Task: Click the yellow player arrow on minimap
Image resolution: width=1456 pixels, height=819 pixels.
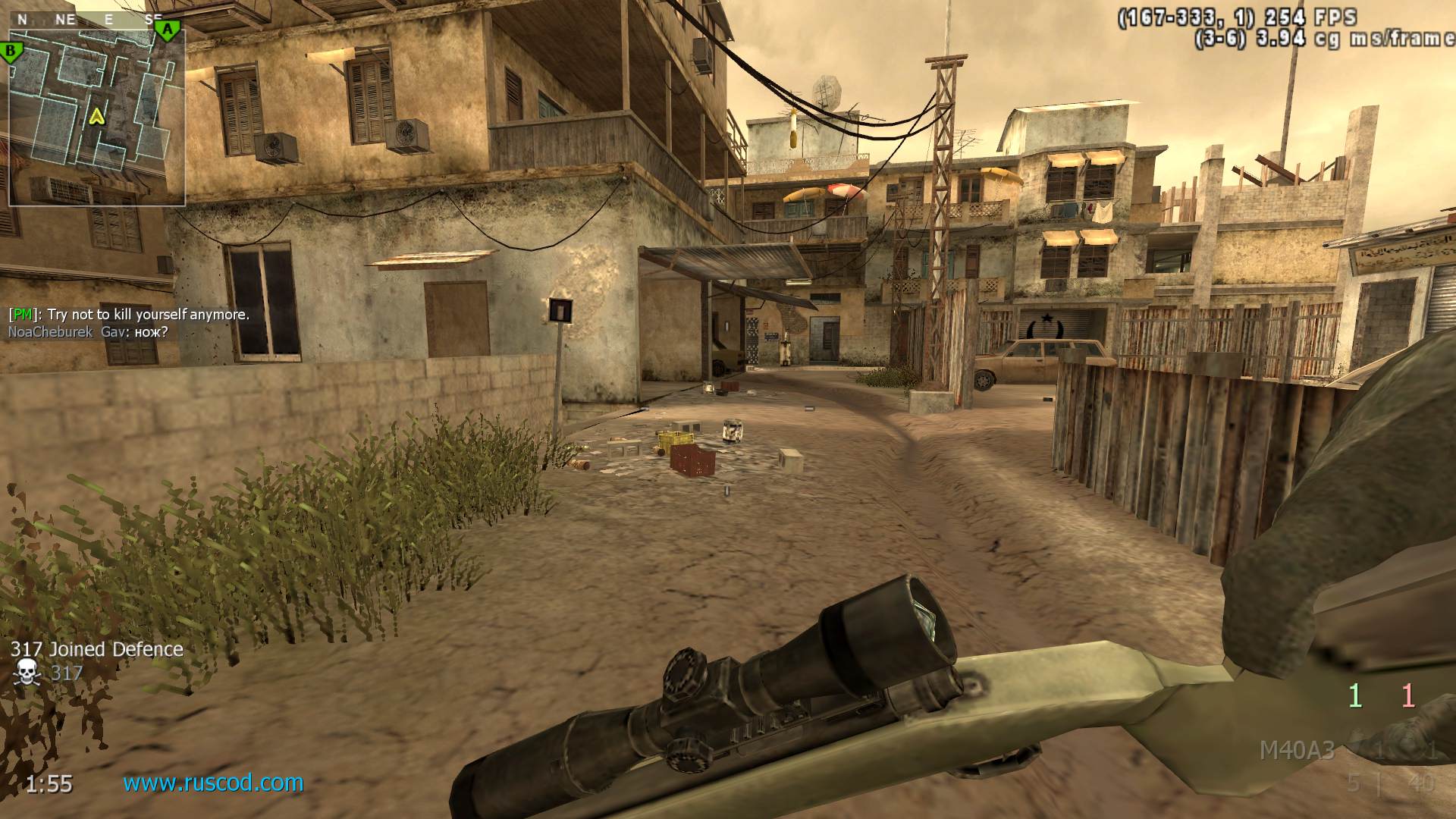Action: click(x=96, y=115)
